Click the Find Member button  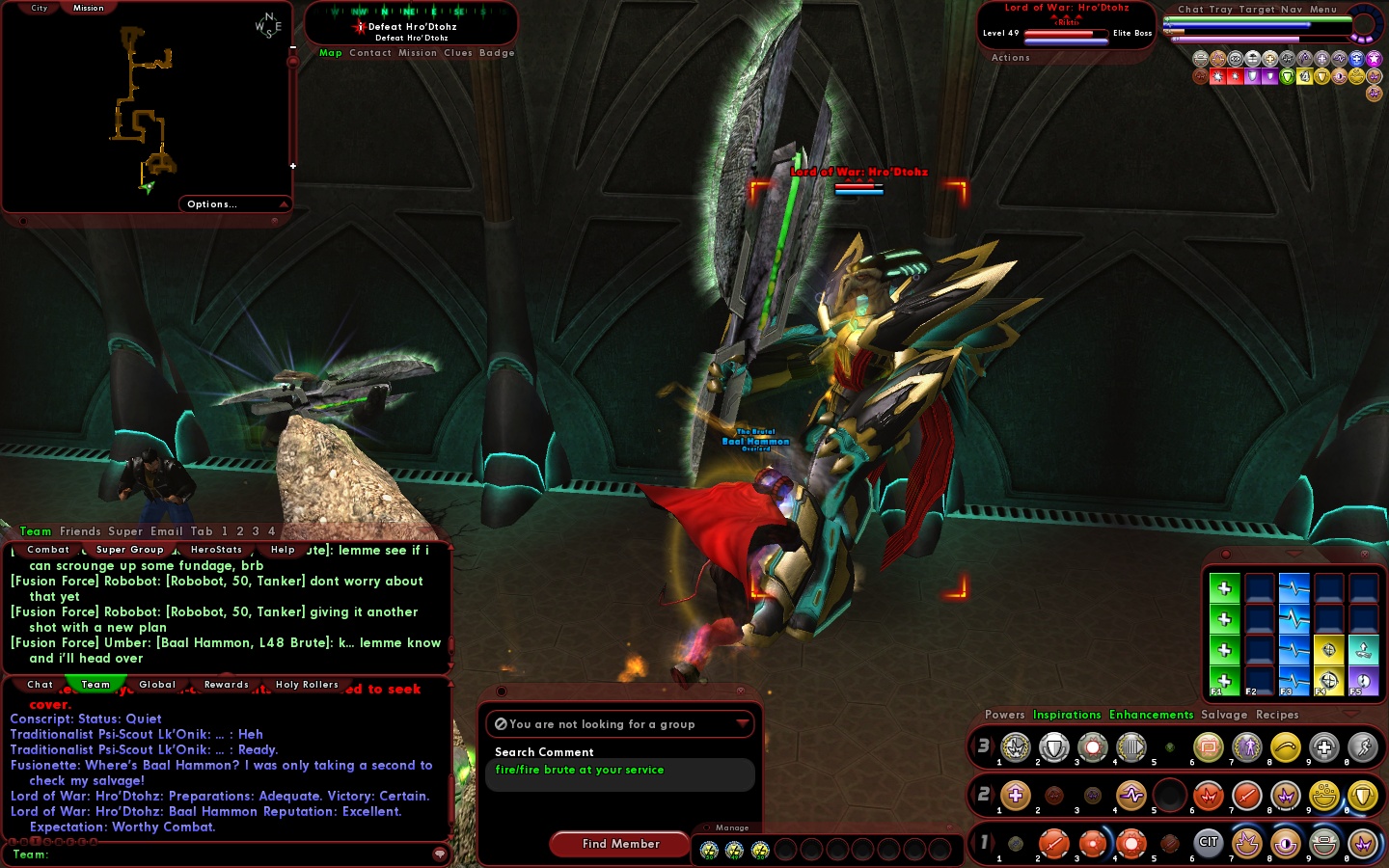click(x=620, y=844)
